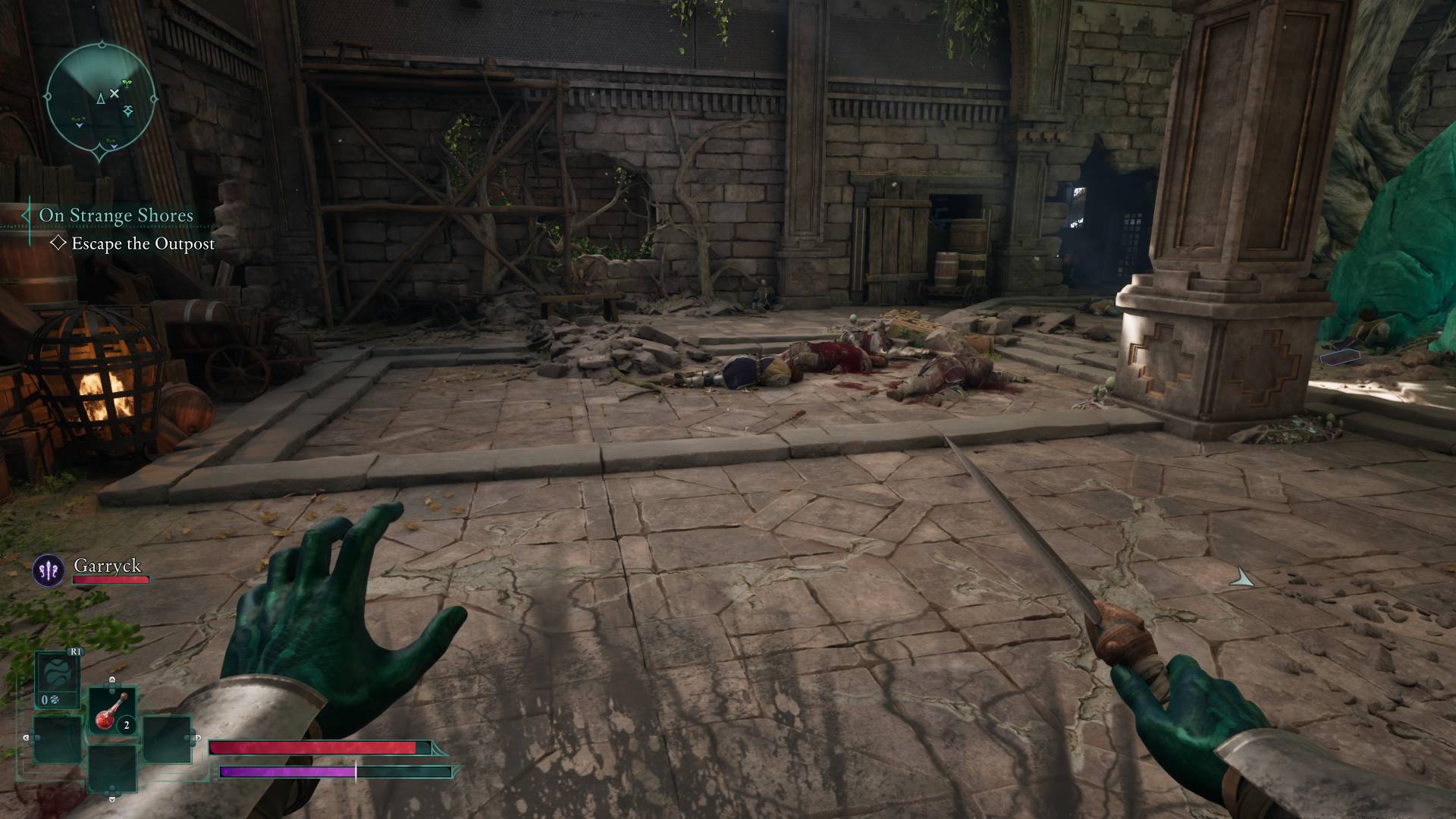1456x819 pixels.
Task: Click the resource counter icon showing 0
Action: pyautogui.click(x=50, y=699)
